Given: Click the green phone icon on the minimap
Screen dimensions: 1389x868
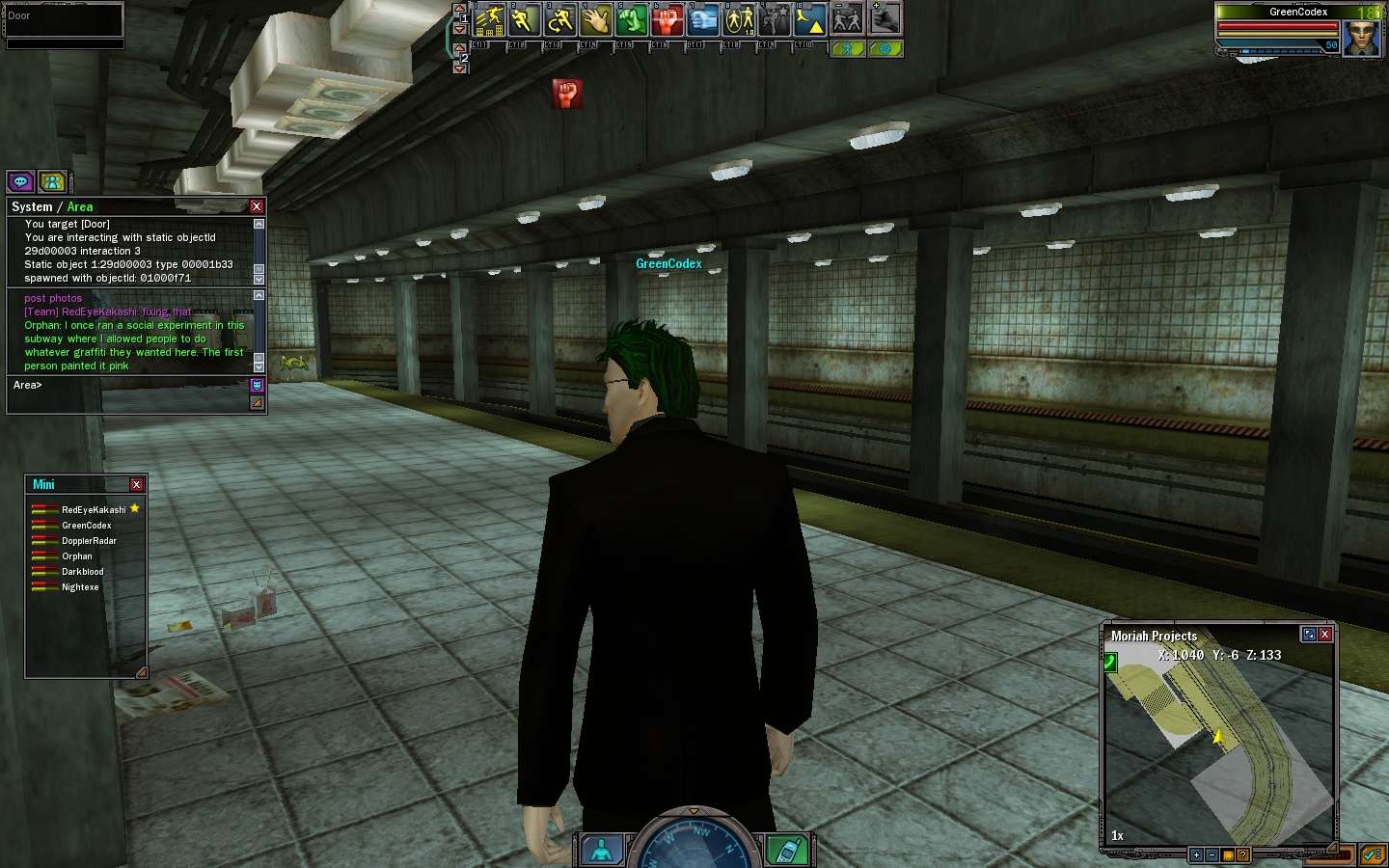Looking at the screenshot, I should point(1110,662).
